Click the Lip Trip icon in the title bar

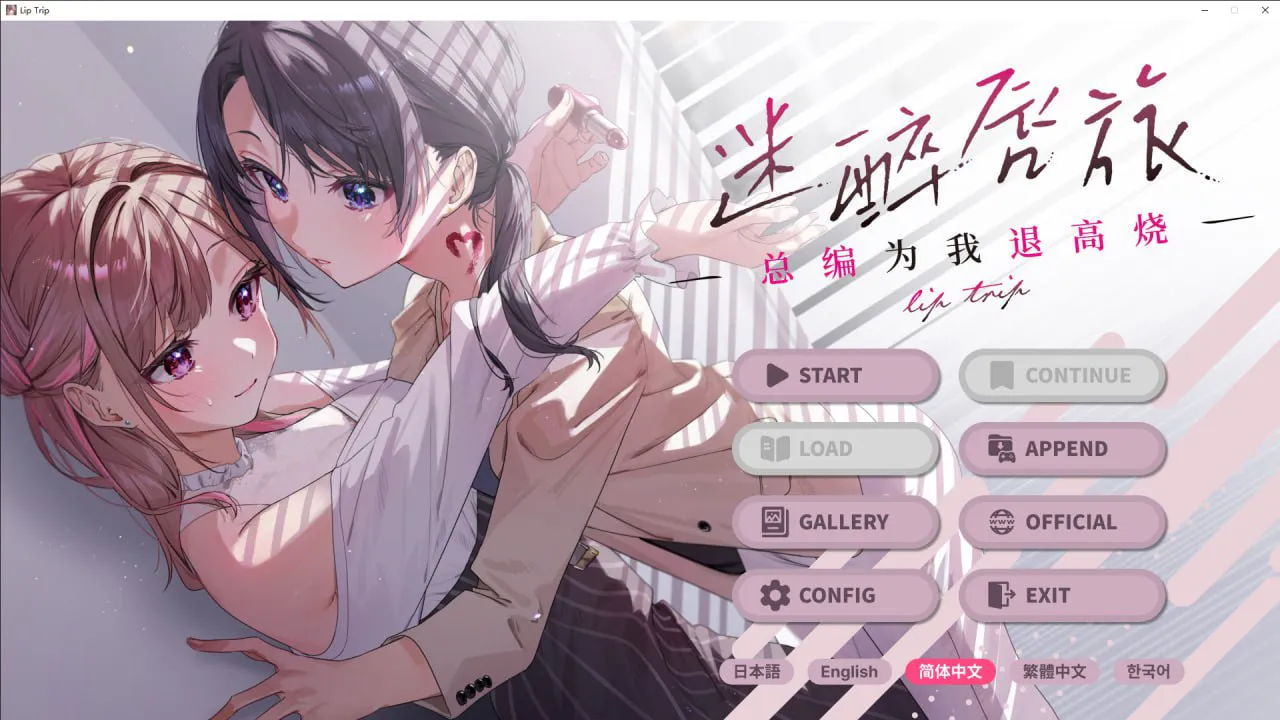(x=10, y=10)
